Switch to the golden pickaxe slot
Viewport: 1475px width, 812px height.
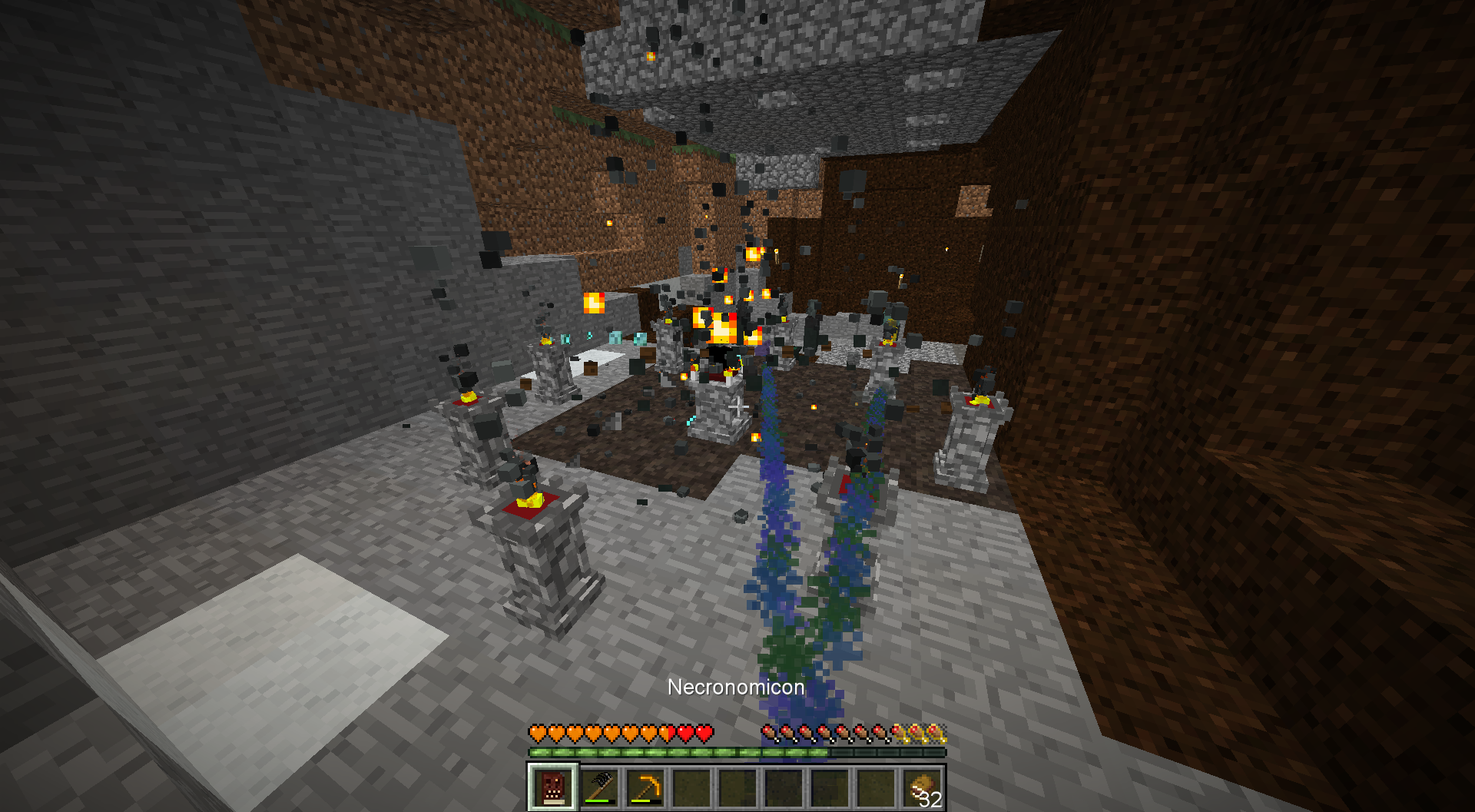645,787
